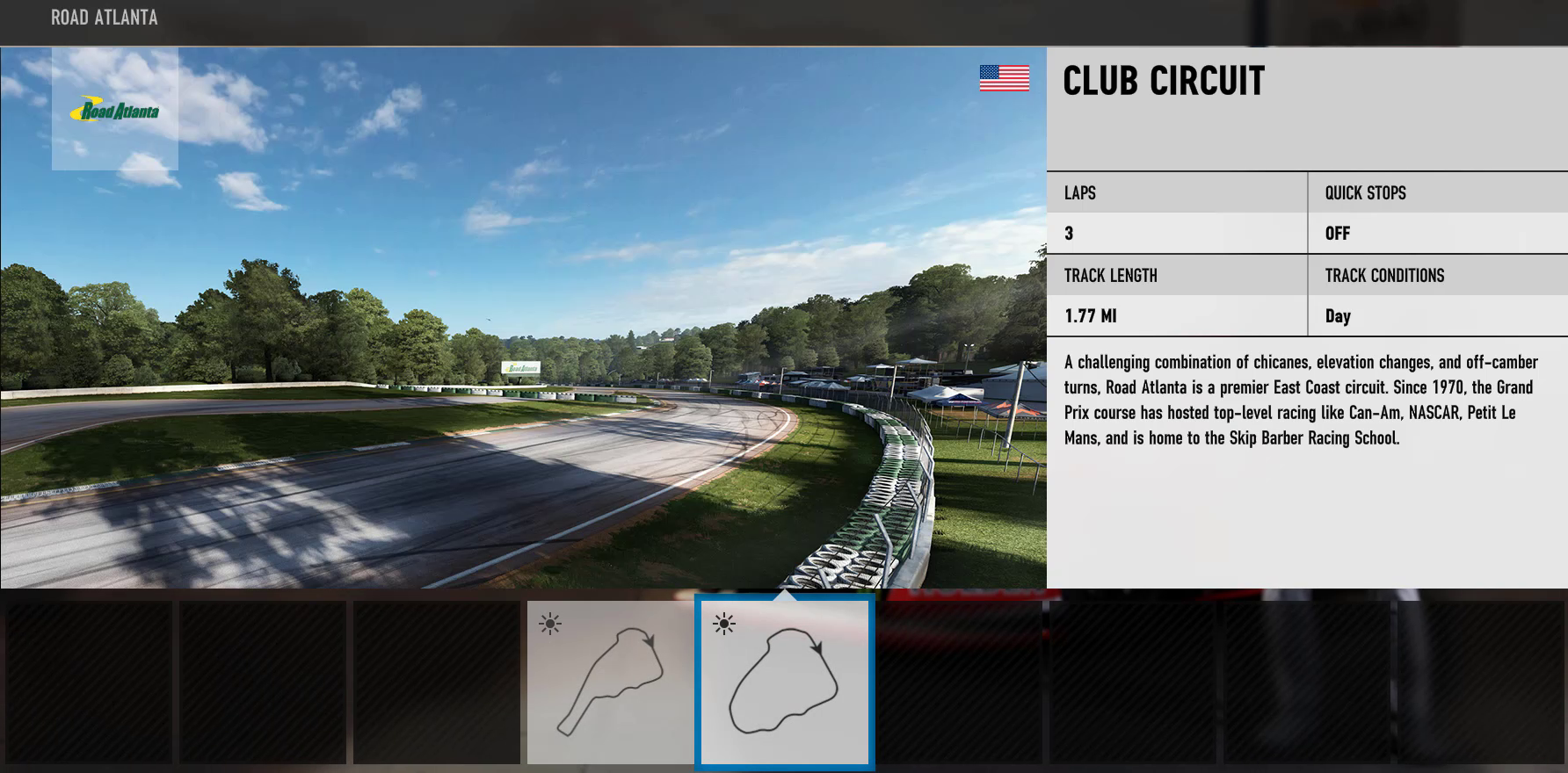1568x773 pixels.
Task: Click the ROAD ATLANTA header title
Action: tap(103, 17)
